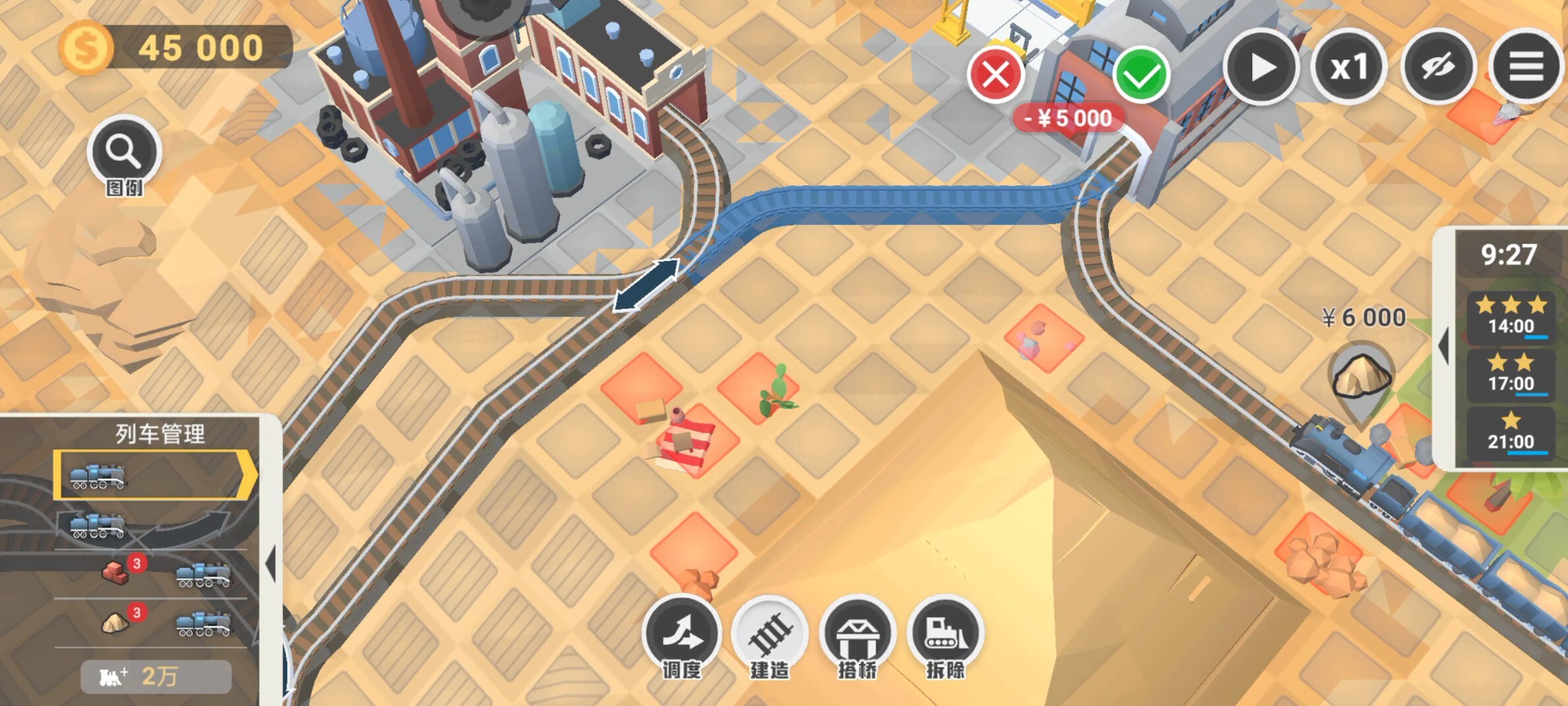Start the simulation with the play button
Screen dimensions: 1568x706
click(1261, 67)
